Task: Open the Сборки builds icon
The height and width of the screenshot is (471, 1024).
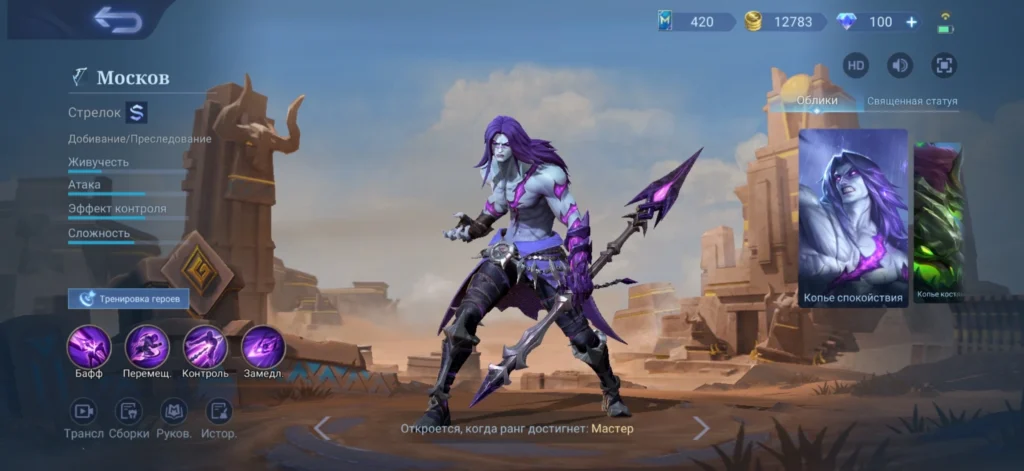Action: [129, 411]
